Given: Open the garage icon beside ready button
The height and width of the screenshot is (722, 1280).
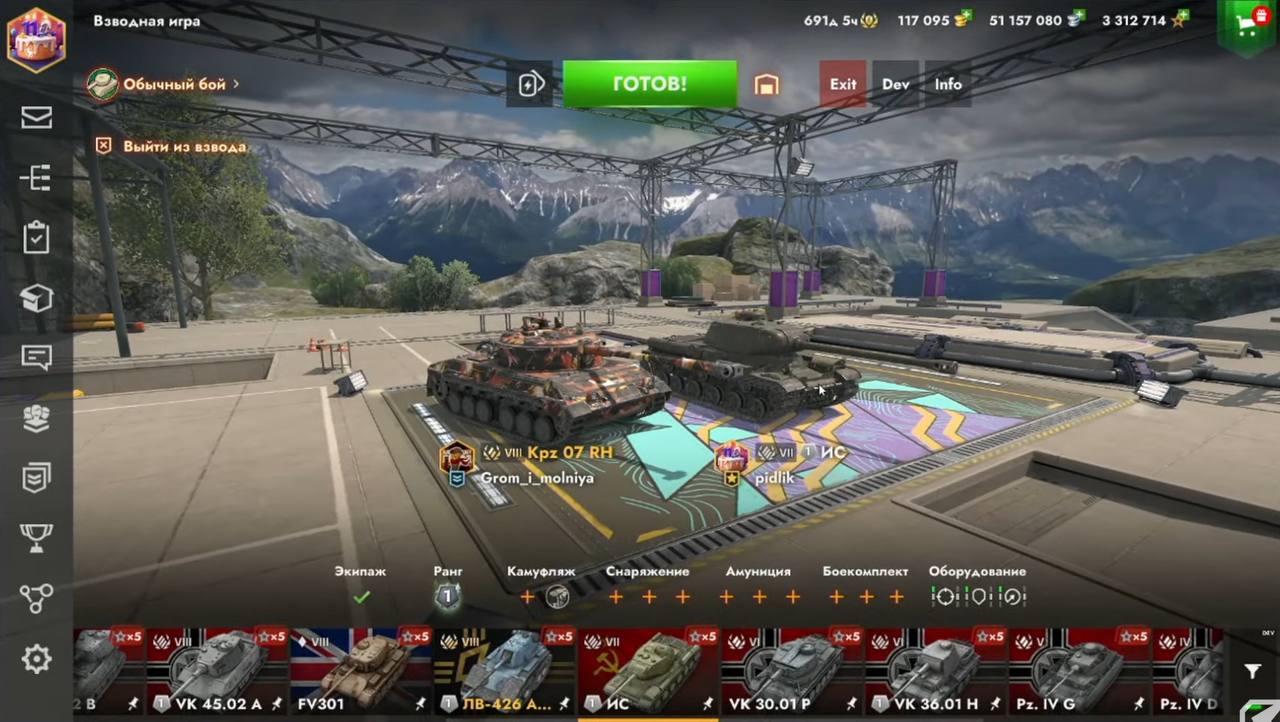Looking at the screenshot, I should pos(766,85).
